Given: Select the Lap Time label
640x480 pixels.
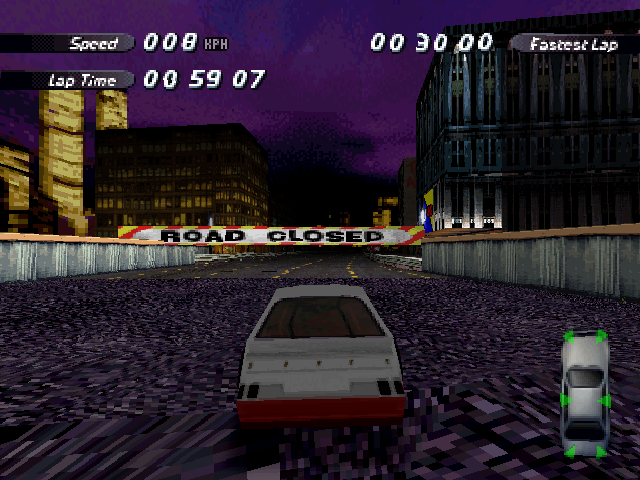Looking at the screenshot, I should click(x=76, y=80).
